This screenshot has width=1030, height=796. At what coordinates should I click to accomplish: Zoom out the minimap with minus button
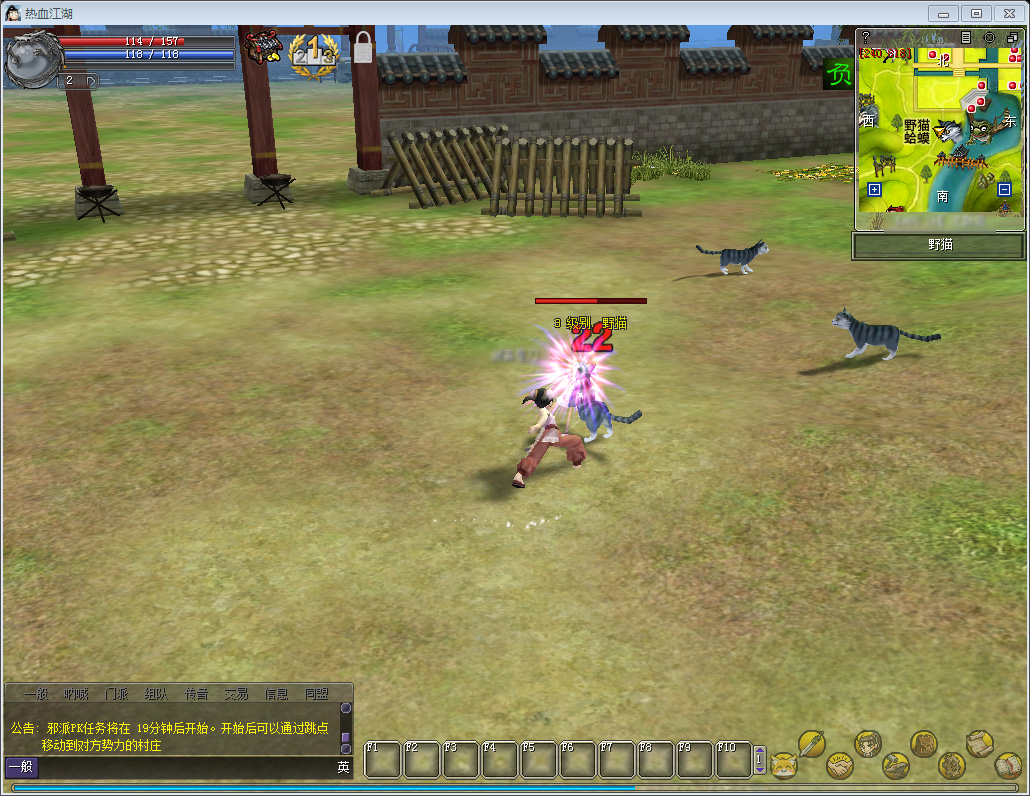click(x=1005, y=189)
